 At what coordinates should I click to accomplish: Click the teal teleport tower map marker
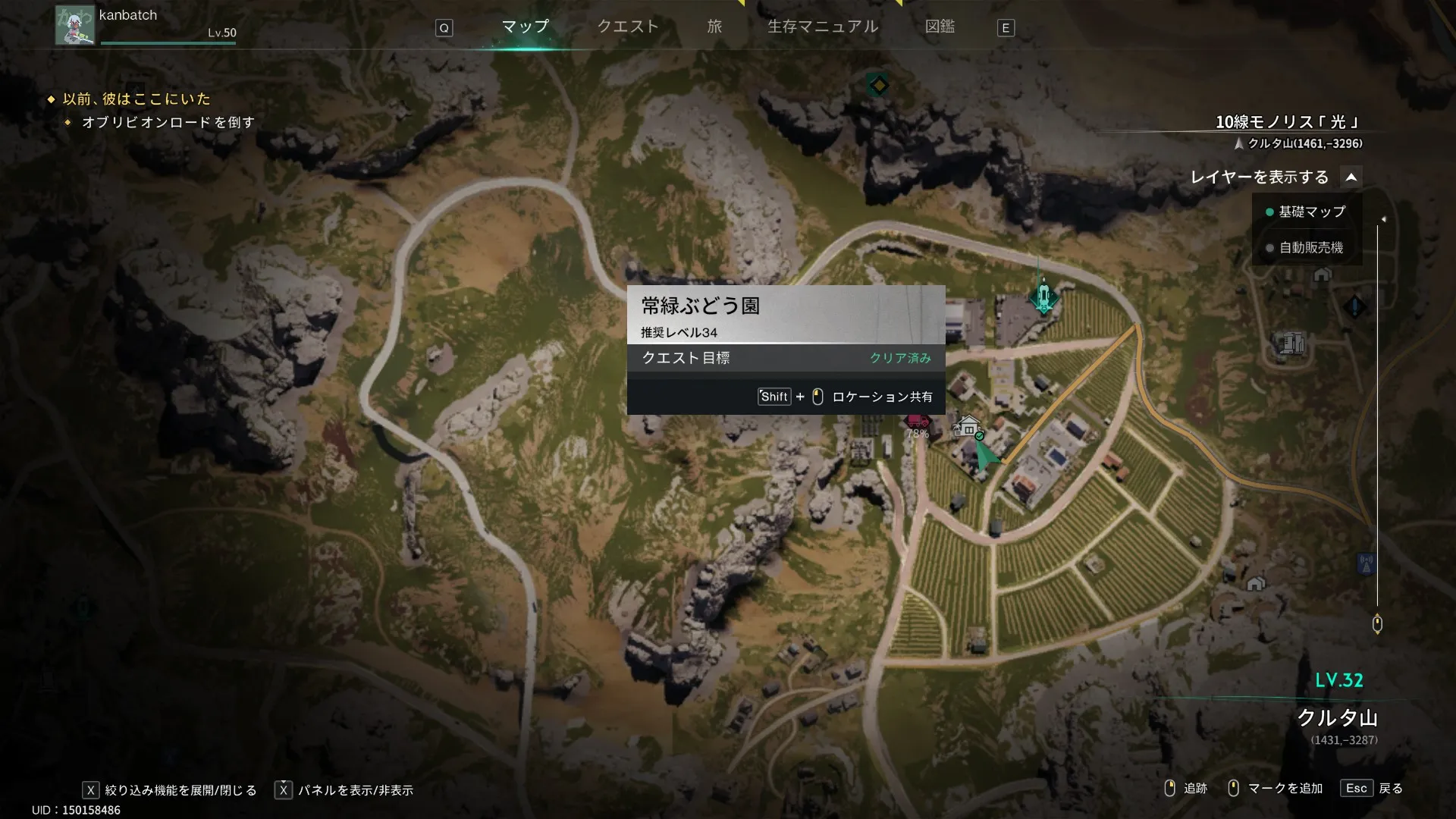[x=1043, y=295]
